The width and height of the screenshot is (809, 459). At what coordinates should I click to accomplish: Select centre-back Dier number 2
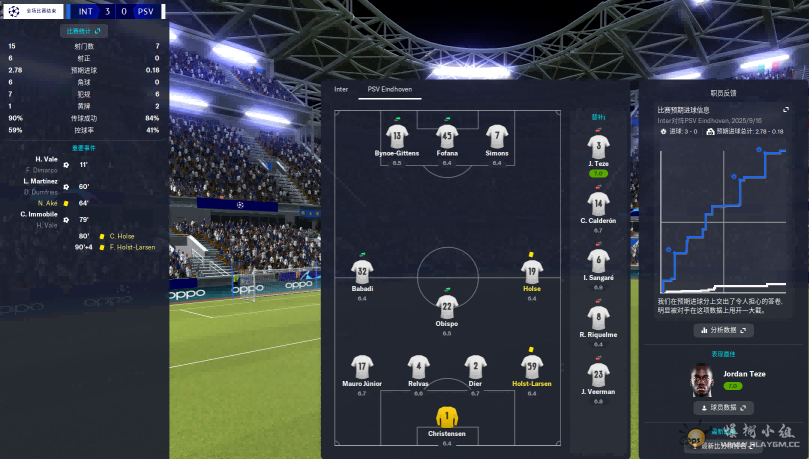tap(476, 366)
